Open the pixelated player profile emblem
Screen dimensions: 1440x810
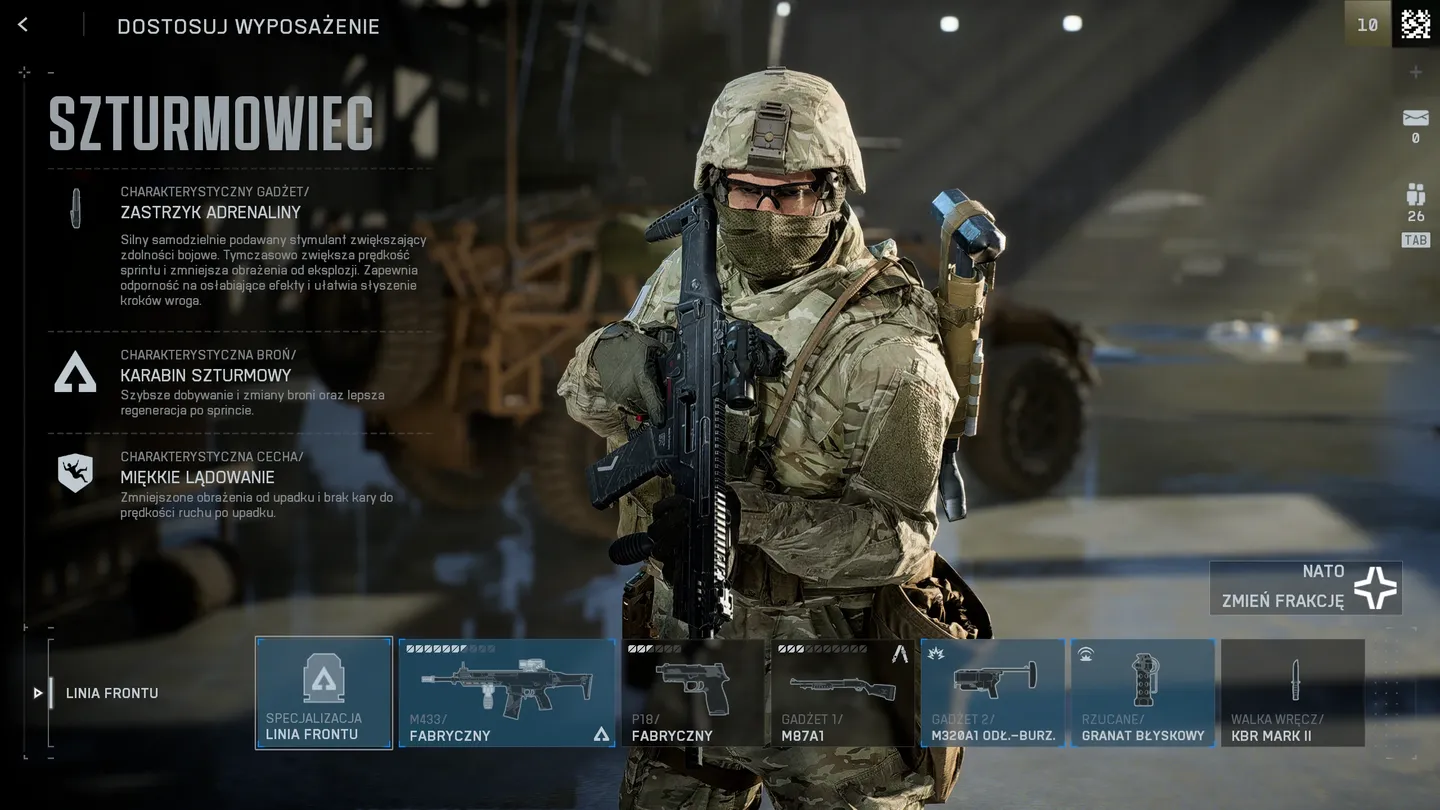pyautogui.click(x=1415, y=24)
